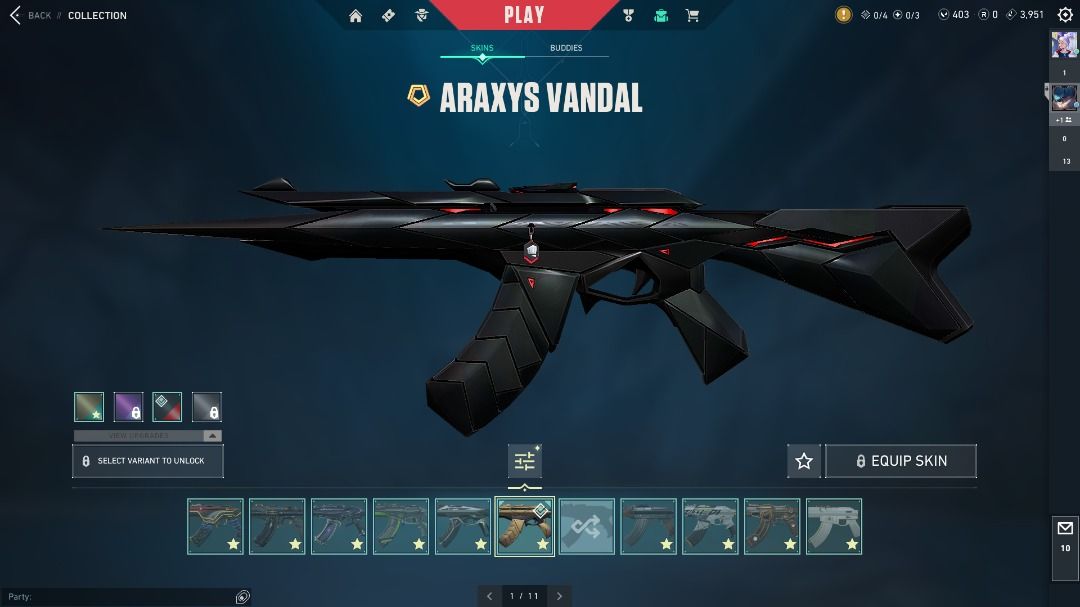Select the random shuffle skin tile
Image resolution: width=1080 pixels, height=607 pixels.
[587, 526]
